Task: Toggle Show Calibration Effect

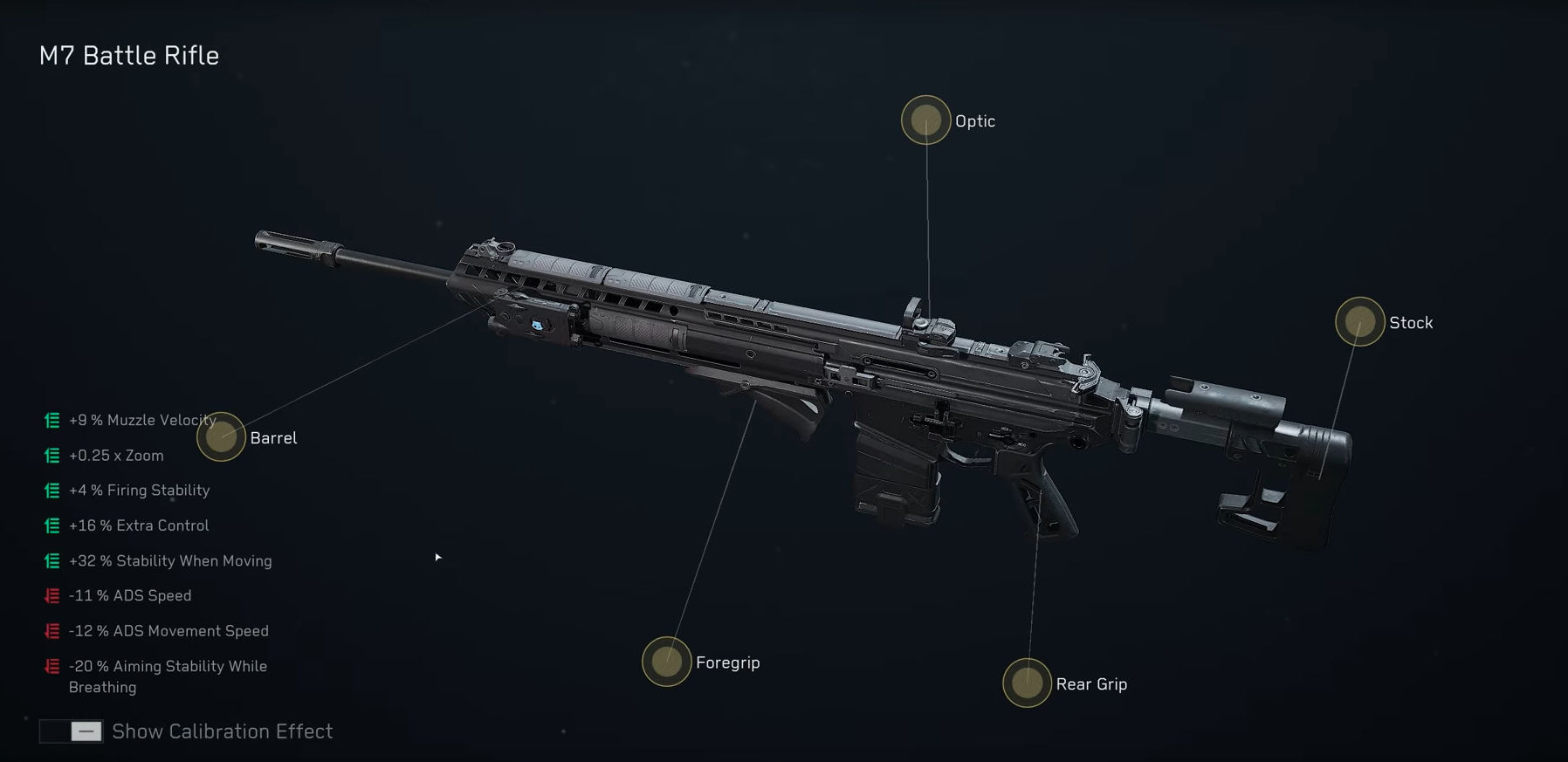Action: (x=72, y=731)
